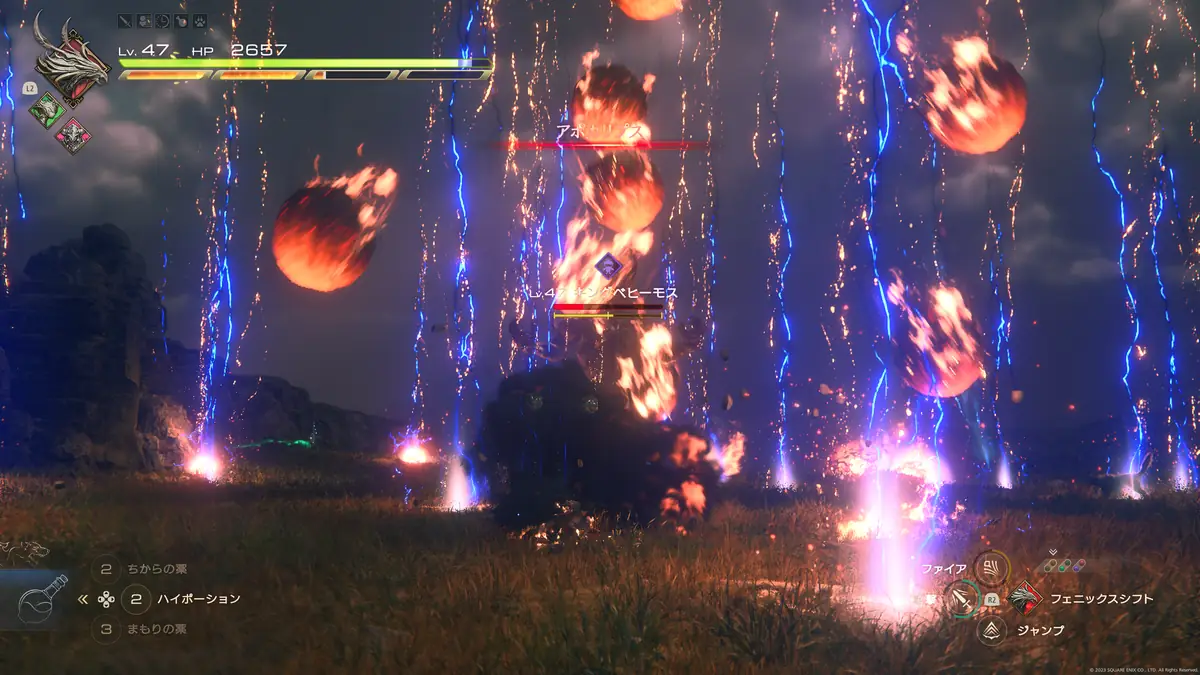1200x675 pixels.
Task: Activate the フェニックスシフト ability icon
Action: click(x=1025, y=598)
